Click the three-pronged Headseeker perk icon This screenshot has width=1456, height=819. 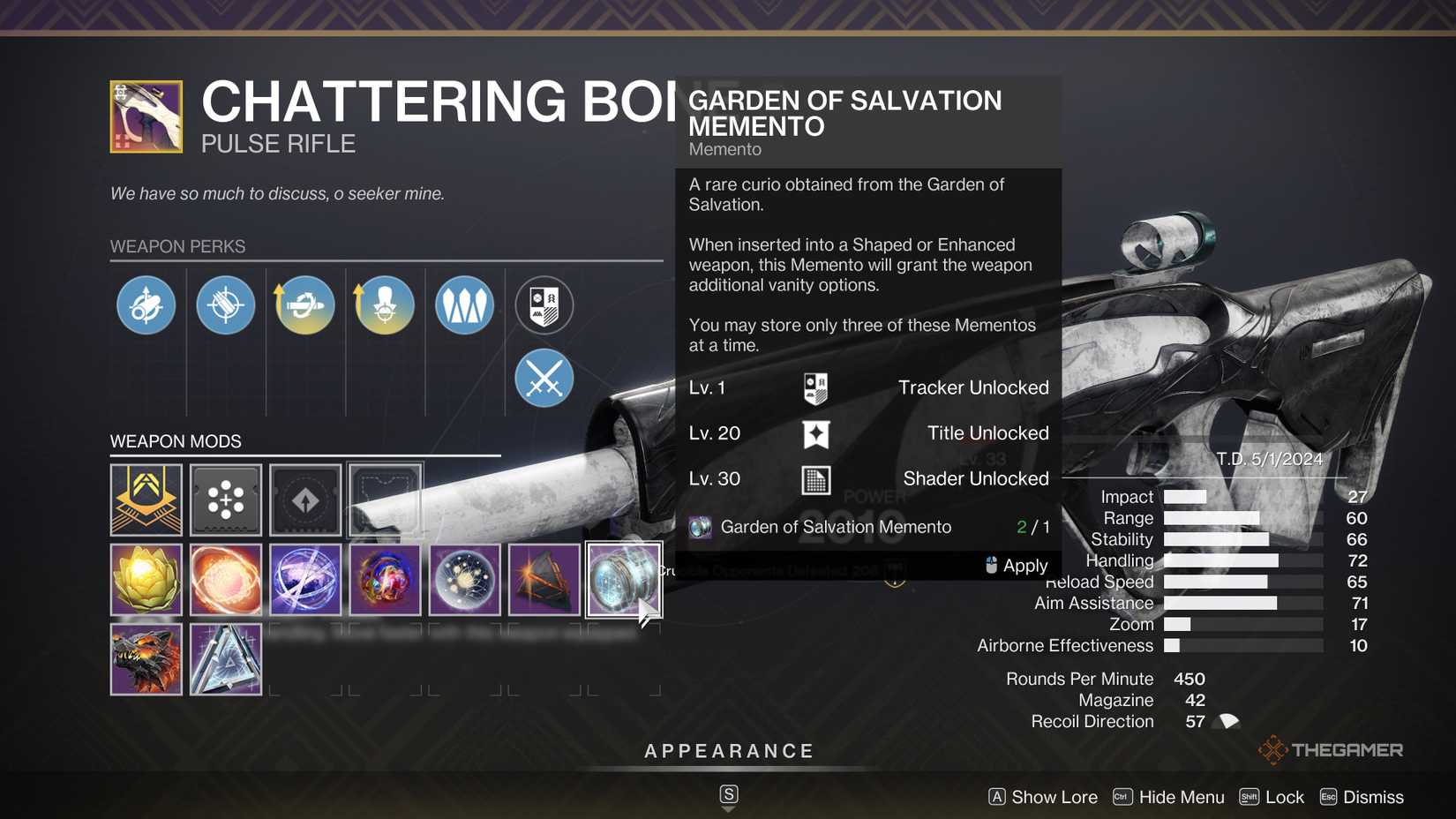pyautogui.click(x=463, y=304)
